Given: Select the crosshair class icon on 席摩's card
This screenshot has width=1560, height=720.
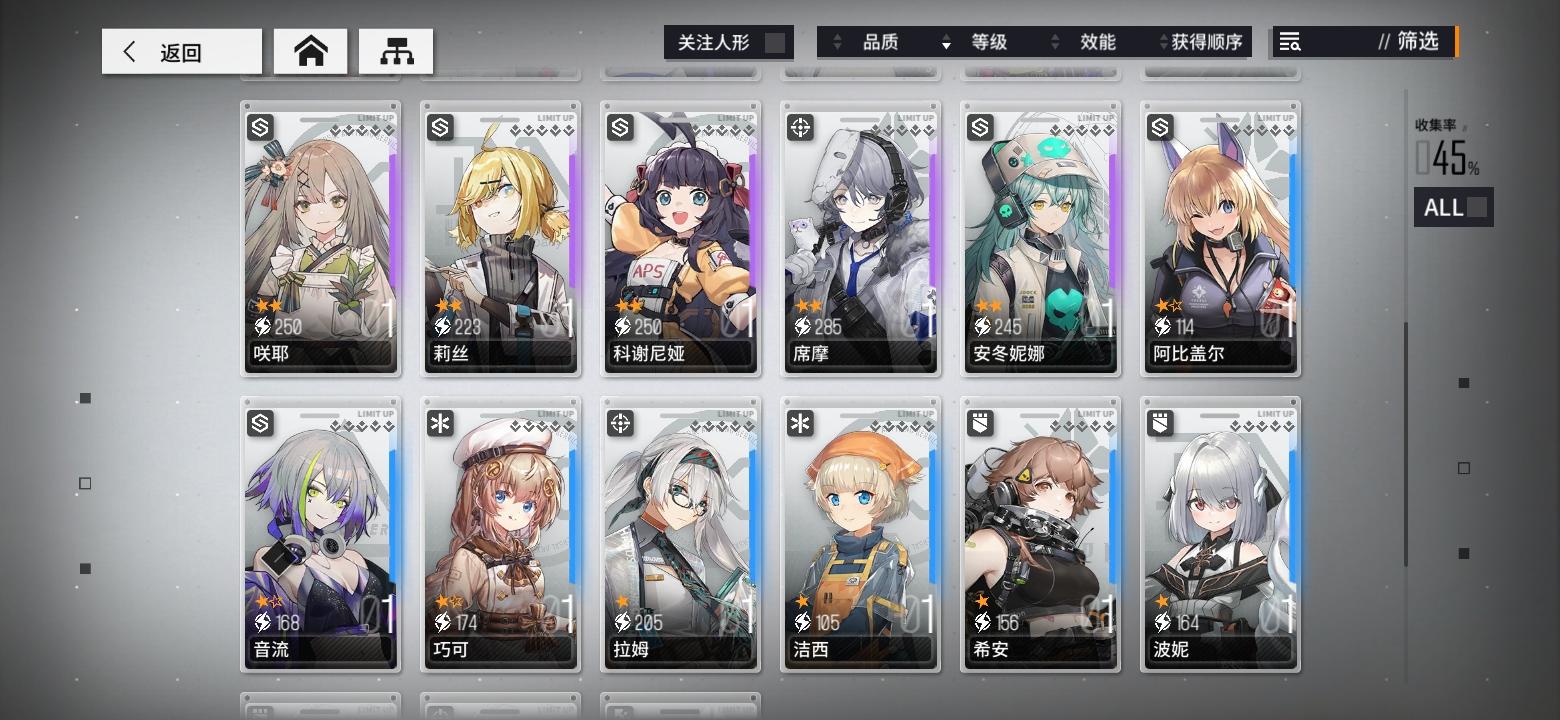Looking at the screenshot, I should click(799, 127).
